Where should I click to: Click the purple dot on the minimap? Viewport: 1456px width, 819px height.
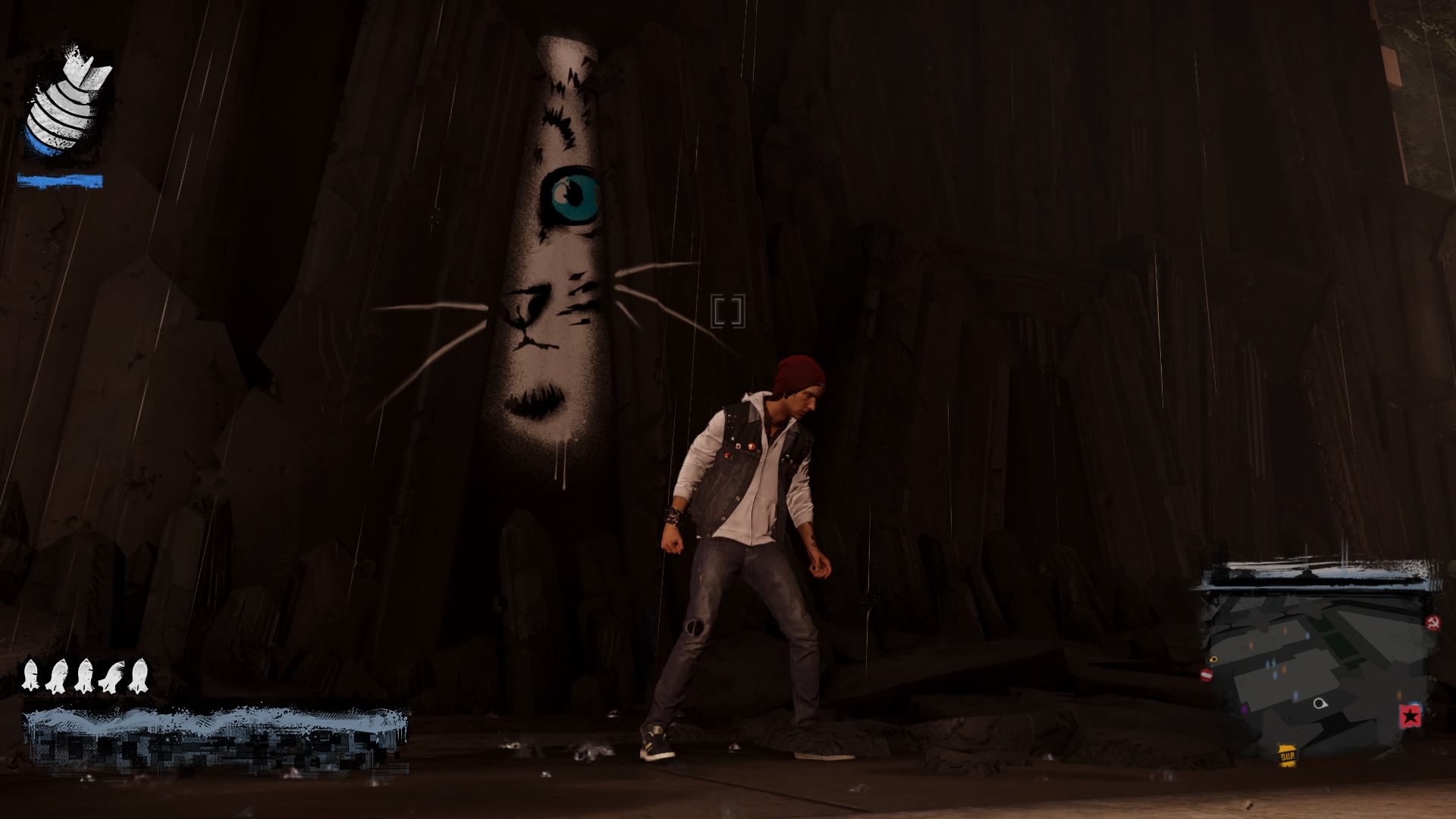pyautogui.click(x=1244, y=709)
